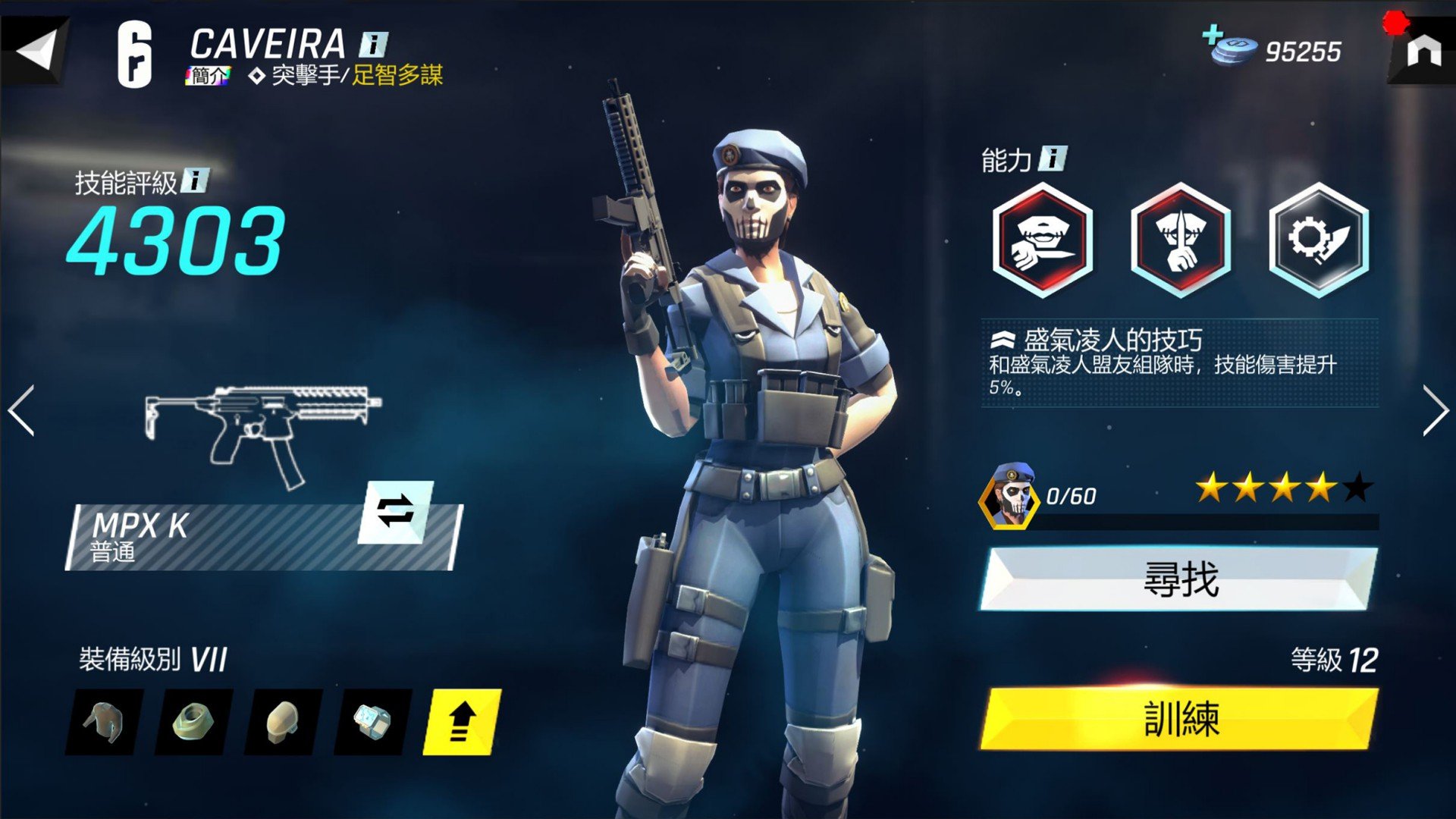Select the gear-and-knife passive ability icon
The height and width of the screenshot is (819, 1456).
pyautogui.click(x=1319, y=240)
